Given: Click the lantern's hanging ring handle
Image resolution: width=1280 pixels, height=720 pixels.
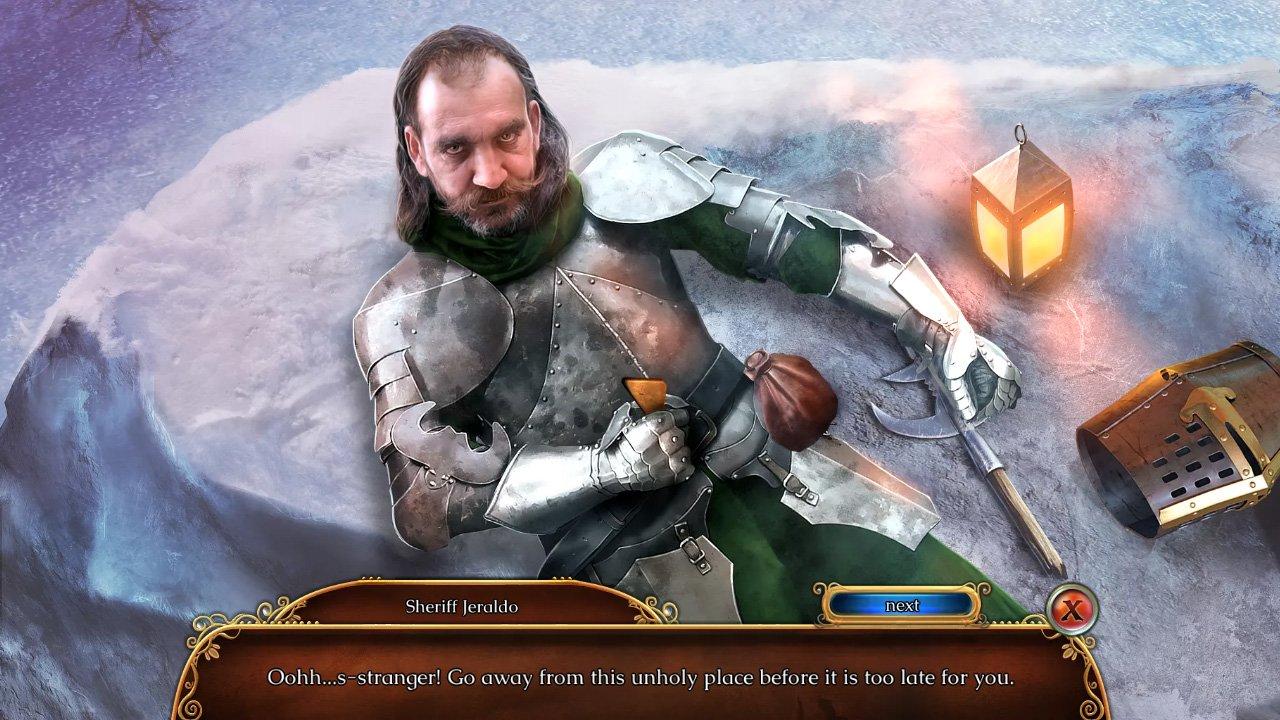Looking at the screenshot, I should pyautogui.click(x=1021, y=132).
